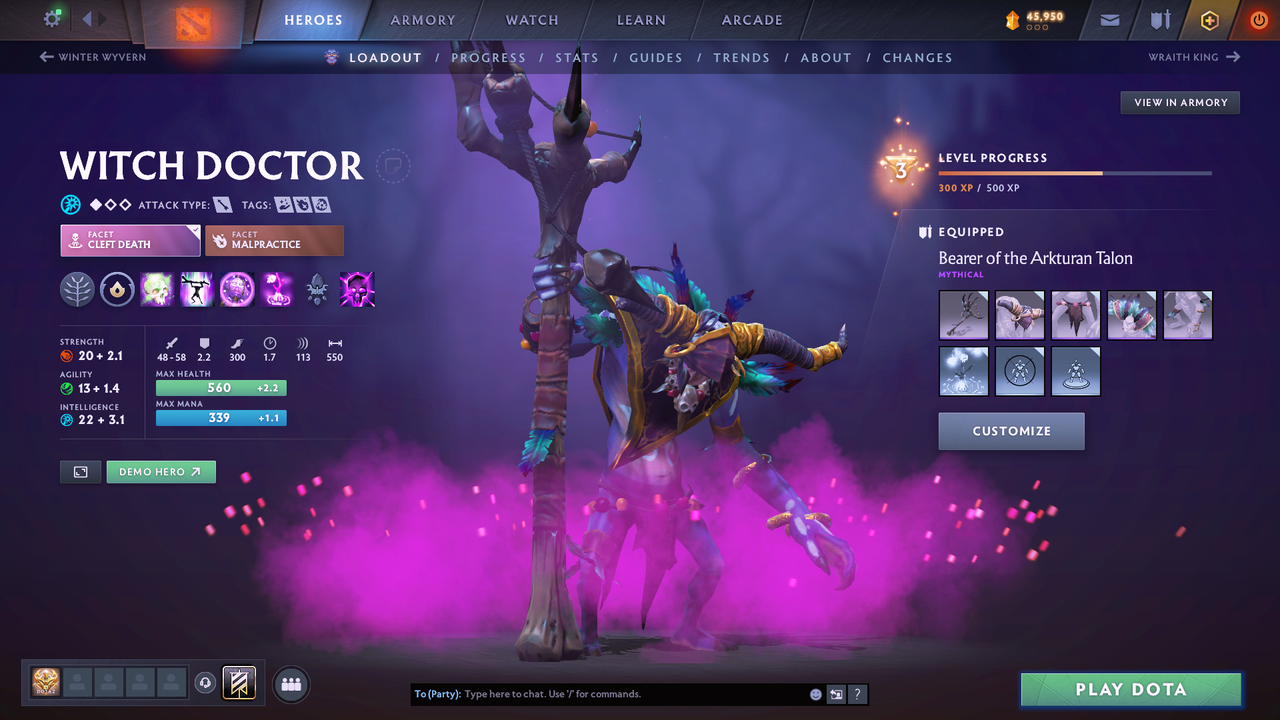
Task: Open the DEMO HERO link
Action: pos(160,471)
